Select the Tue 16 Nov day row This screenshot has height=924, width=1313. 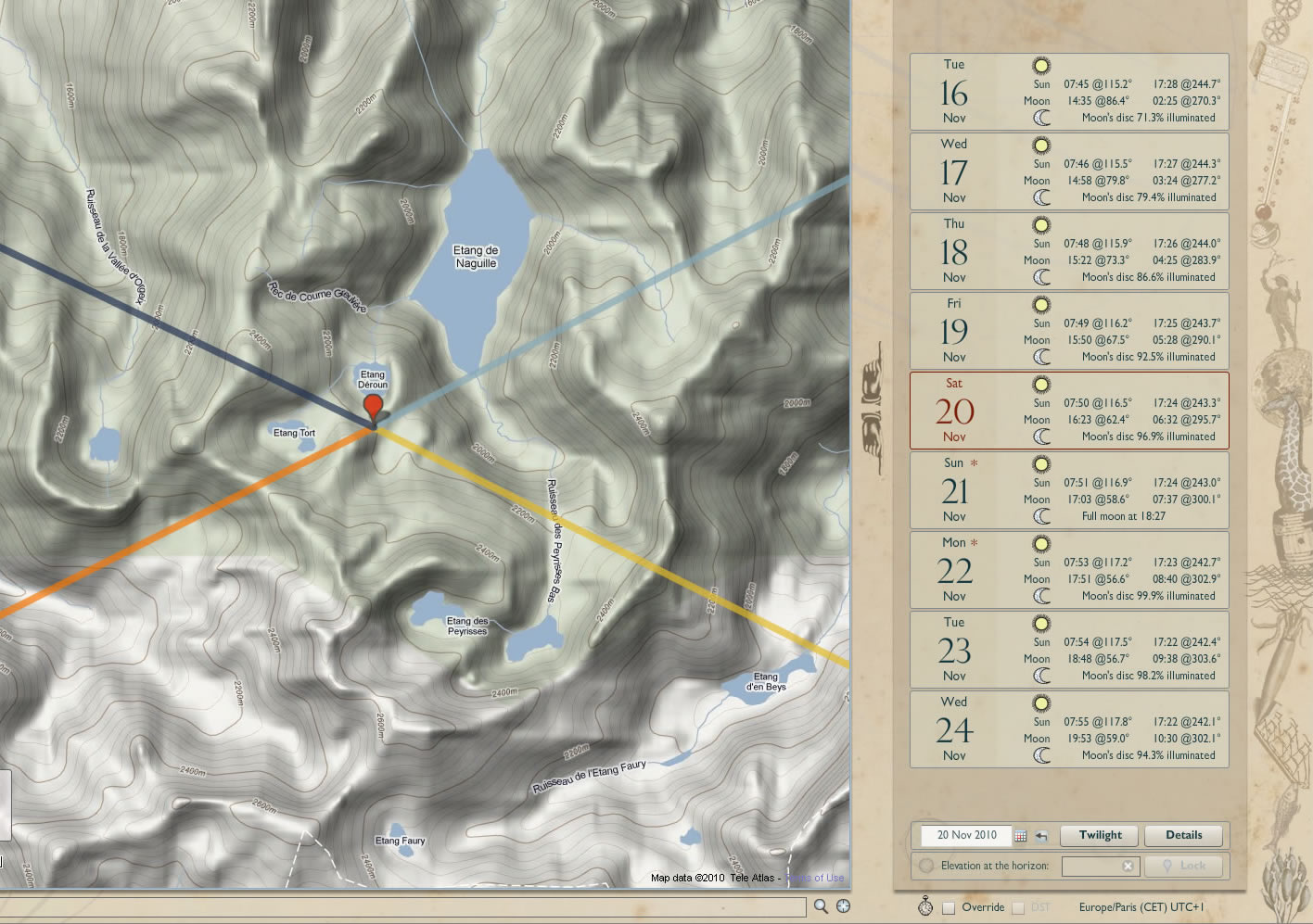tap(1069, 92)
